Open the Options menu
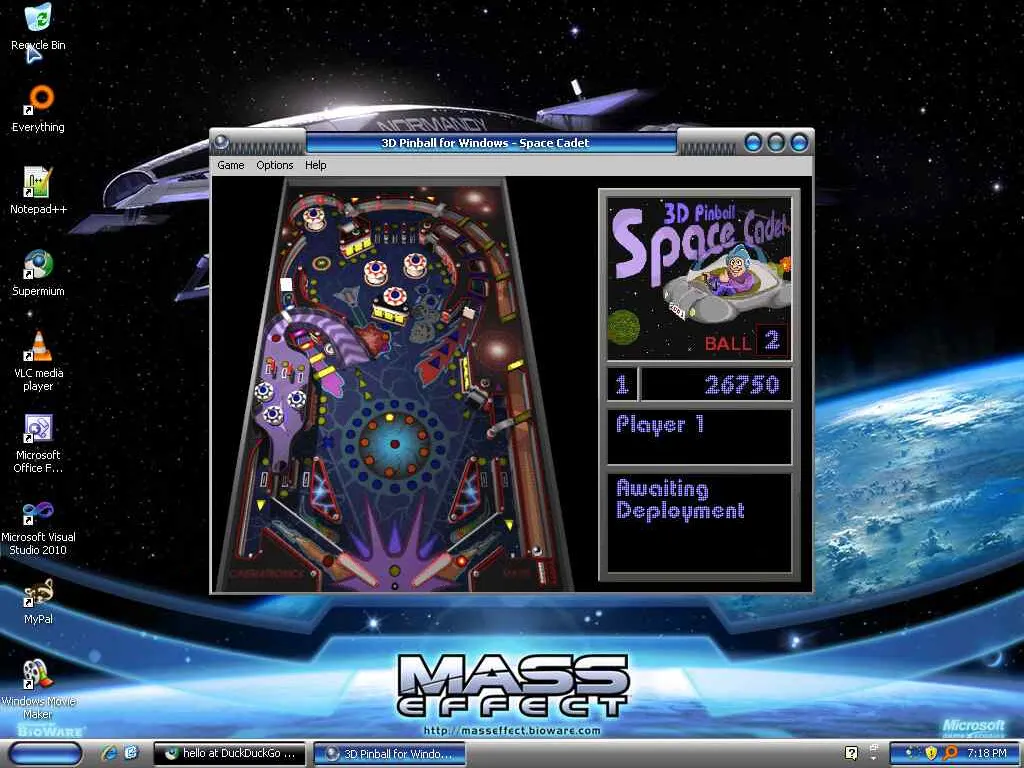Viewport: 1024px width, 768px height. click(x=274, y=165)
